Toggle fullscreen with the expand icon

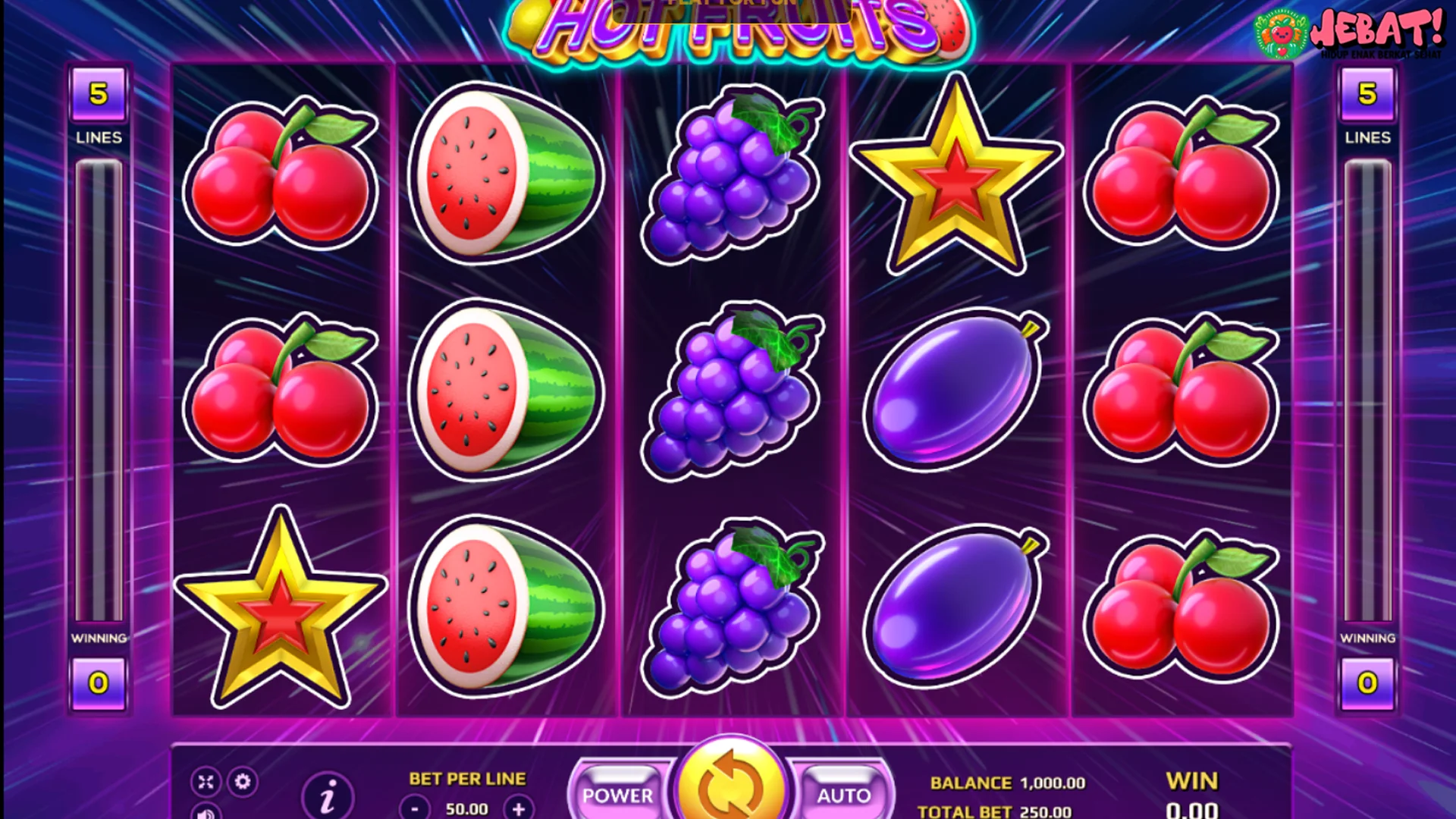coord(205,780)
